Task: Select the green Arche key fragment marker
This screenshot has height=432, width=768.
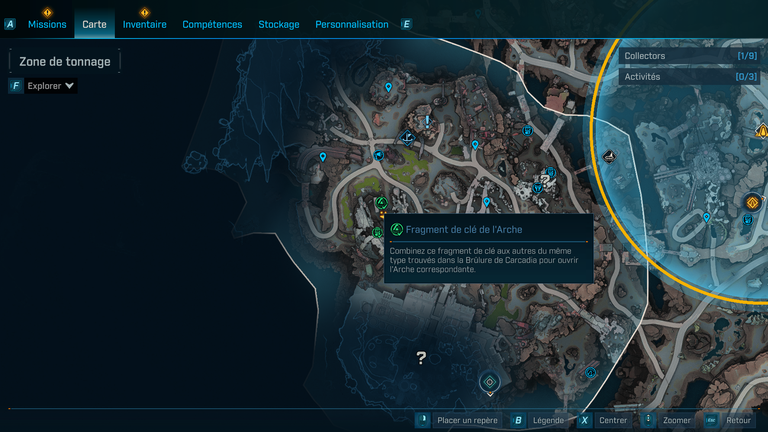Action: [x=381, y=203]
